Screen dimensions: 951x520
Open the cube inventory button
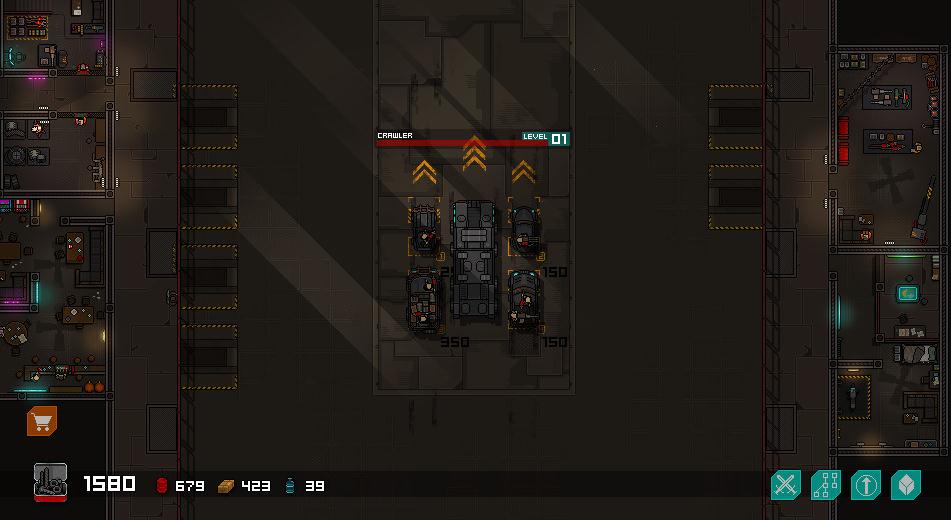point(905,486)
